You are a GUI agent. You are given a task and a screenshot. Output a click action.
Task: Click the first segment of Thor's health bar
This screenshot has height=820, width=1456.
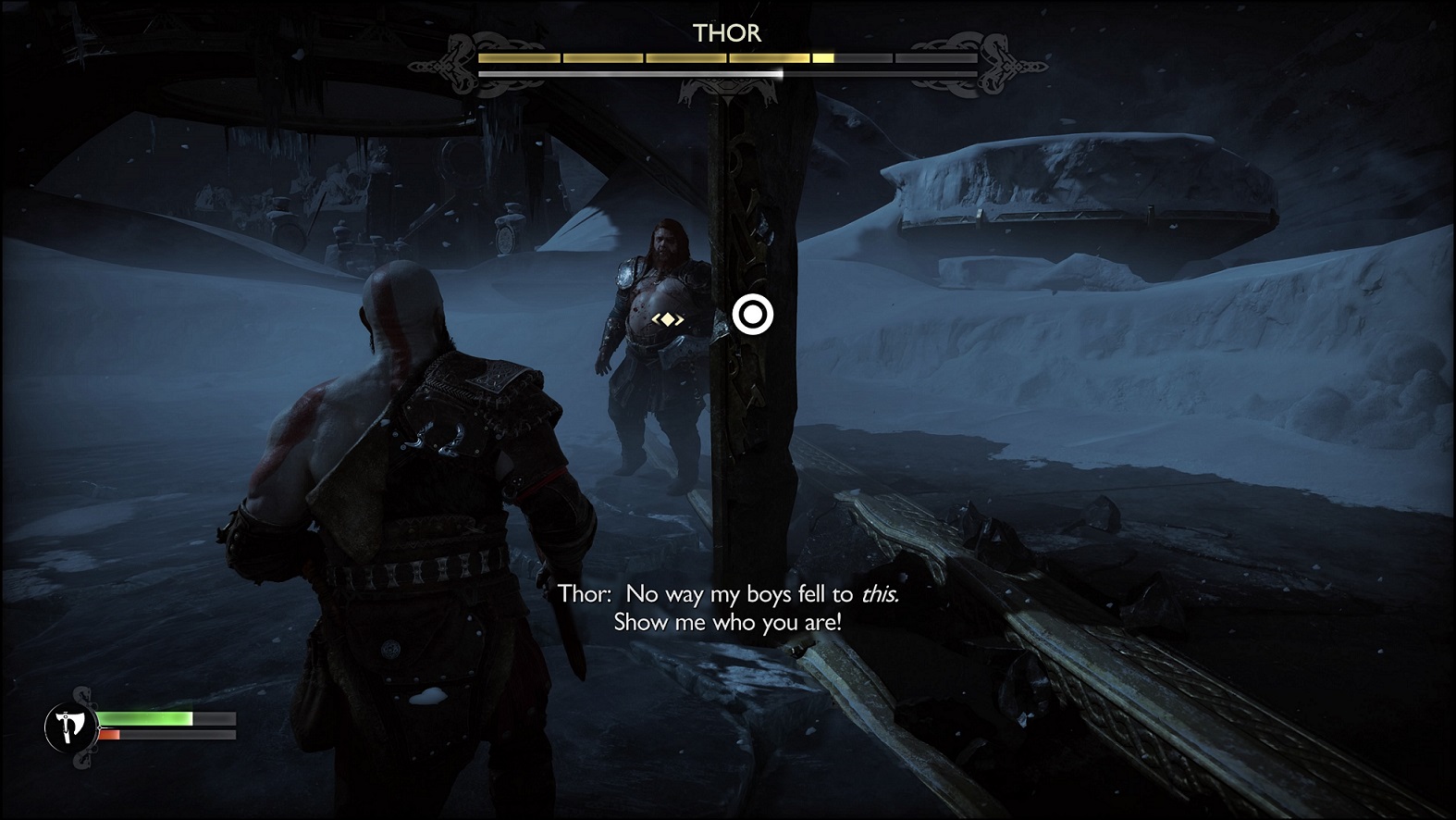click(x=520, y=56)
